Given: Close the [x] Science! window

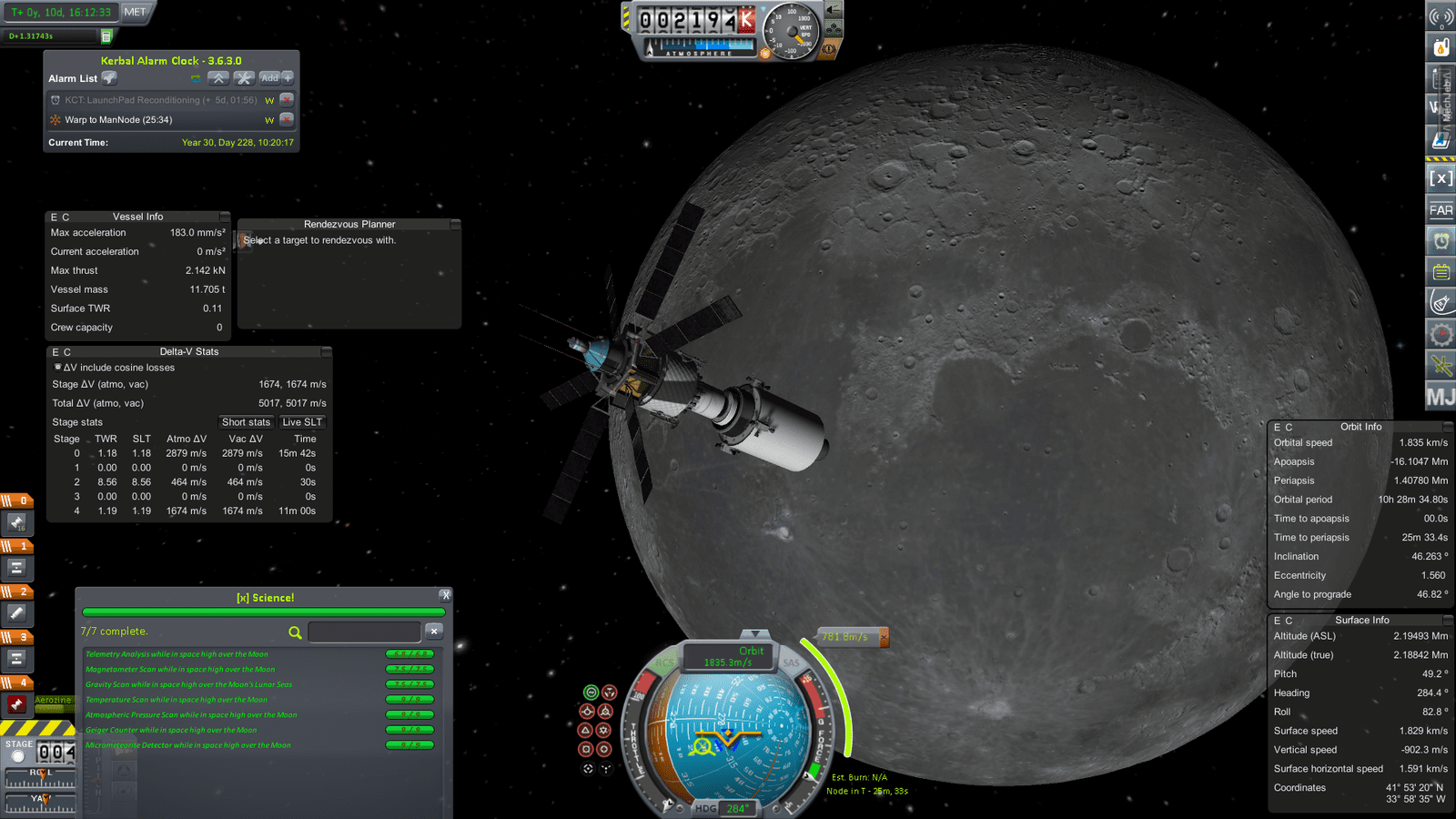Looking at the screenshot, I should point(445,595).
